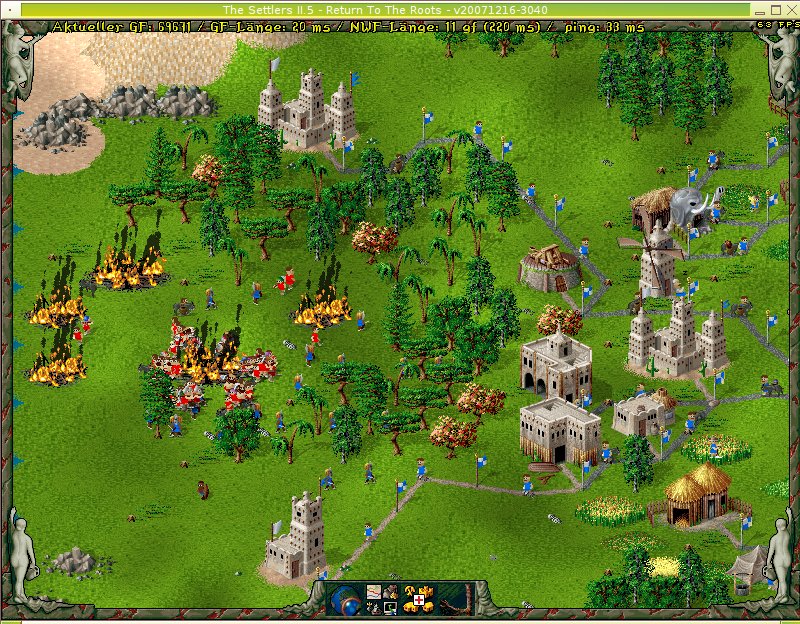Open the settler with goods icon
This screenshot has height=624, width=800.
click(x=391, y=591)
